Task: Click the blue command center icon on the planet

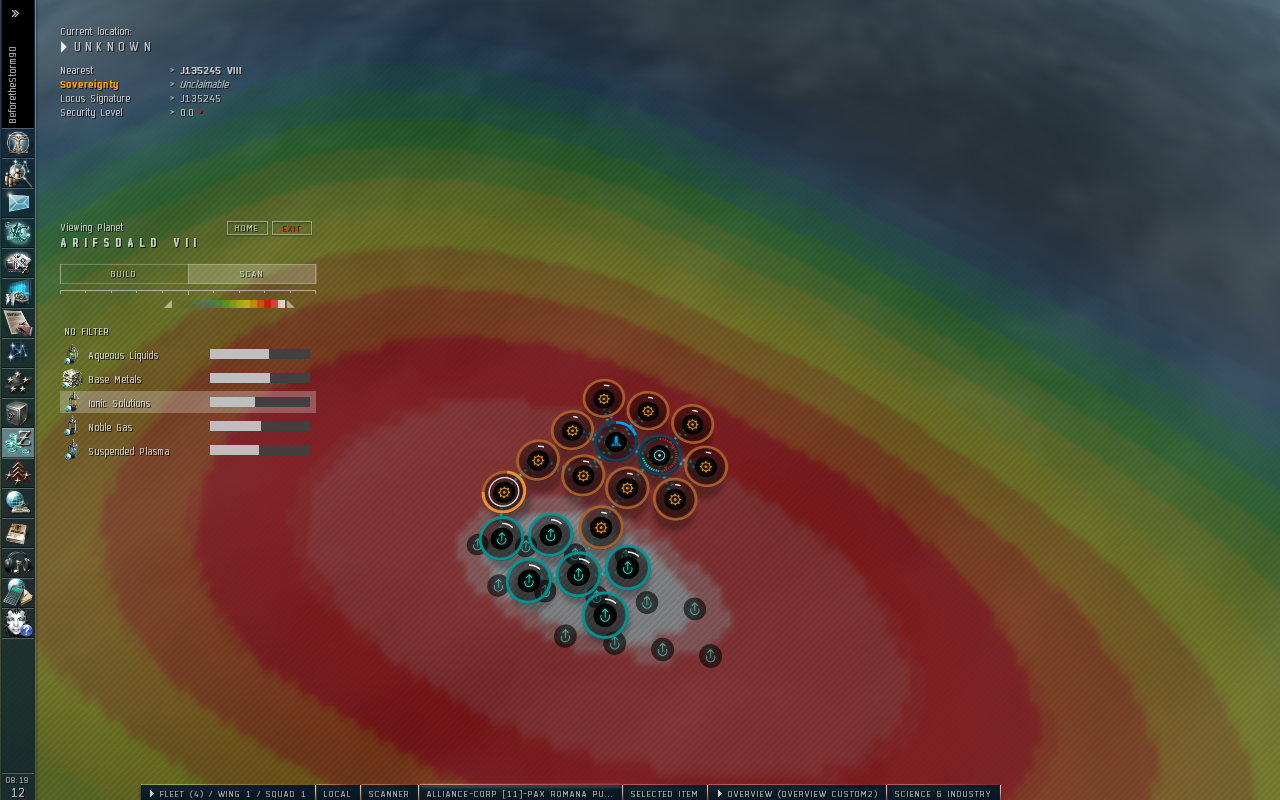Action: (614, 440)
